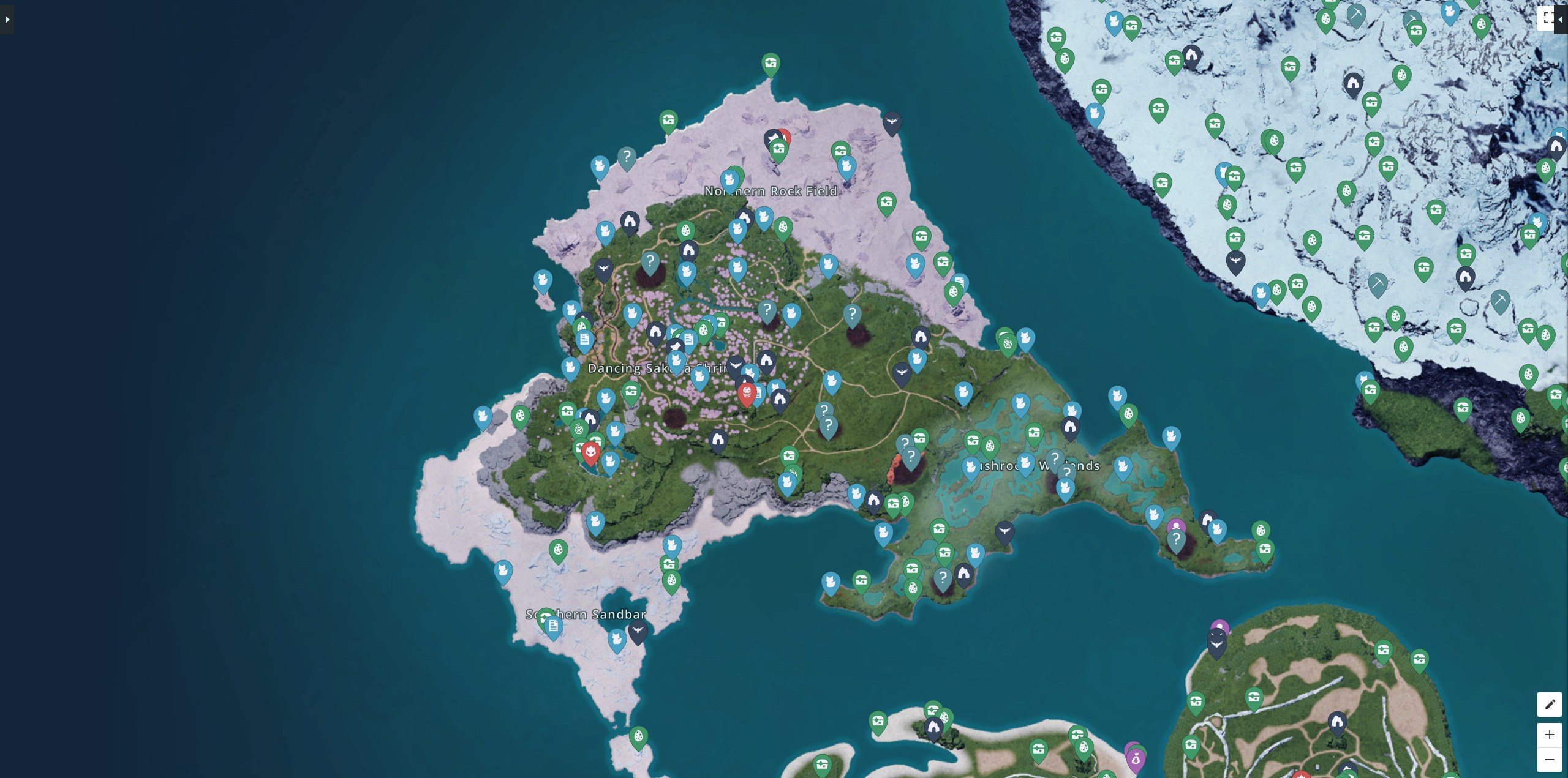Toggle map edit mode with the pencil icon
This screenshot has height=778, width=1568.
point(1551,705)
